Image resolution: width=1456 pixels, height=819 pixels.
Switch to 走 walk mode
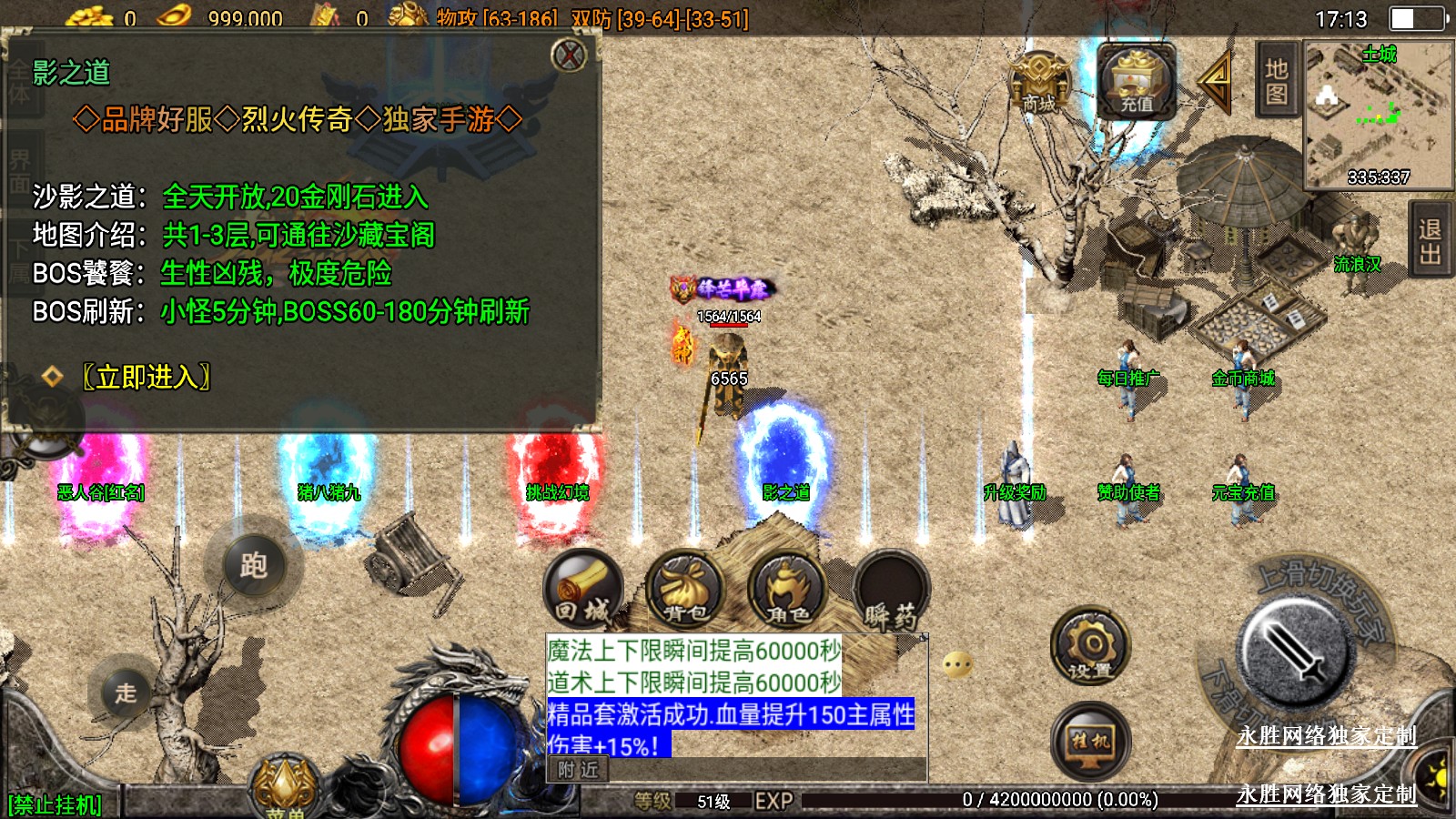pyautogui.click(x=126, y=693)
